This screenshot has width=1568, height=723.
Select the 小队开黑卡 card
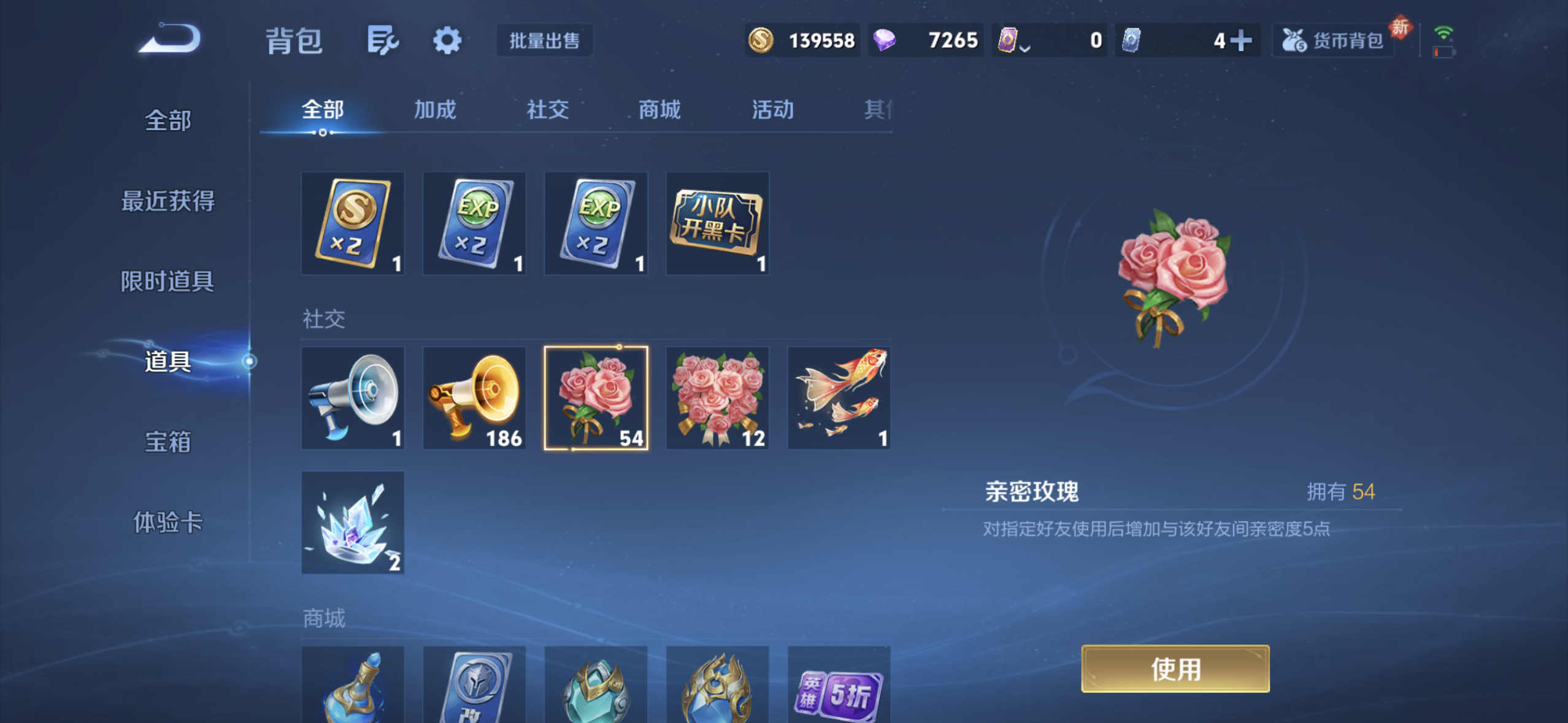(x=717, y=223)
